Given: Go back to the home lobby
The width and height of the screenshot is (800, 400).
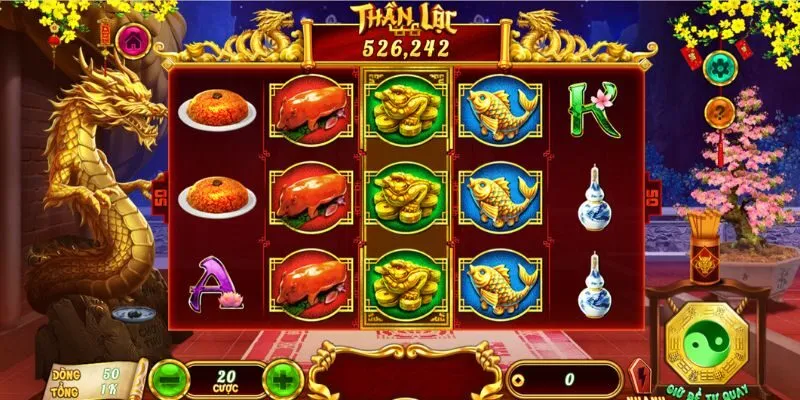Looking at the screenshot, I should 132,40.
